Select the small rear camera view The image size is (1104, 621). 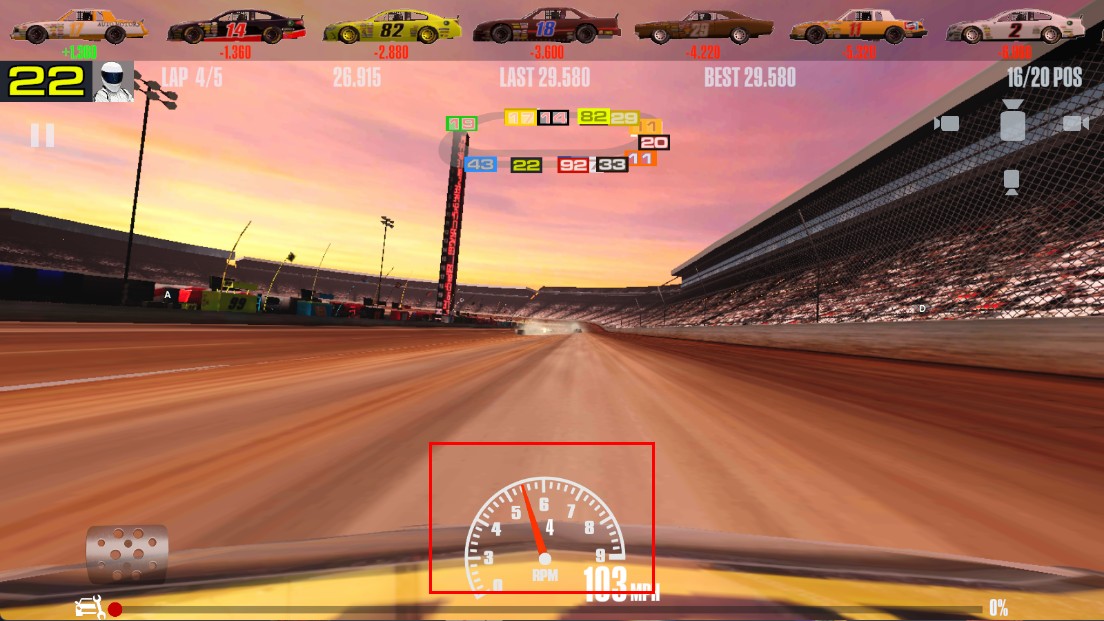tap(1011, 181)
